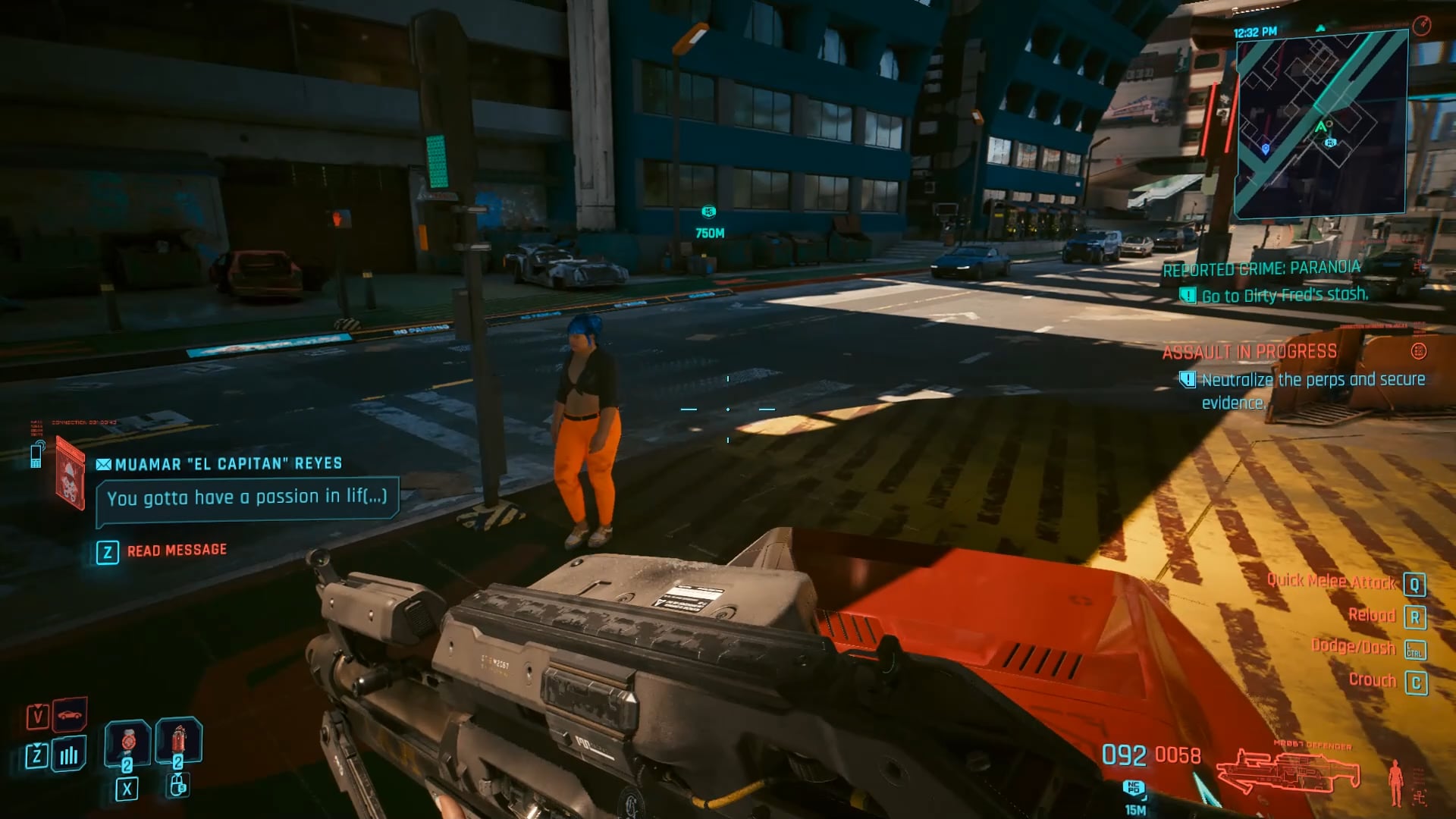Open the message from Muamar Reyes
Image resolution: width=1456 pixels, height=819 pixels.
pos(247,498)
